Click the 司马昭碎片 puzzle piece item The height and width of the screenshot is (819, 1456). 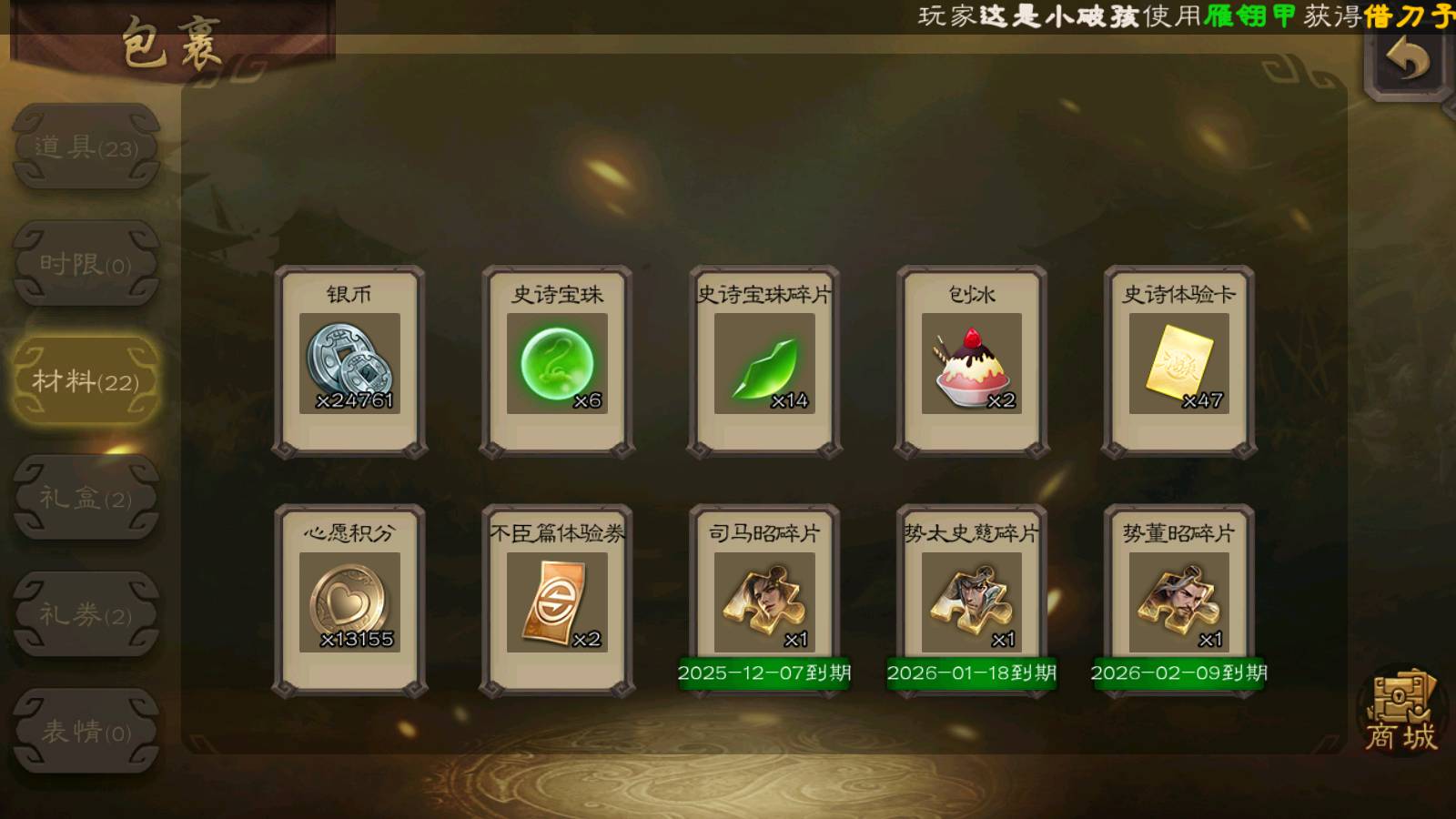pyautogui.click(x=764, y=601)
